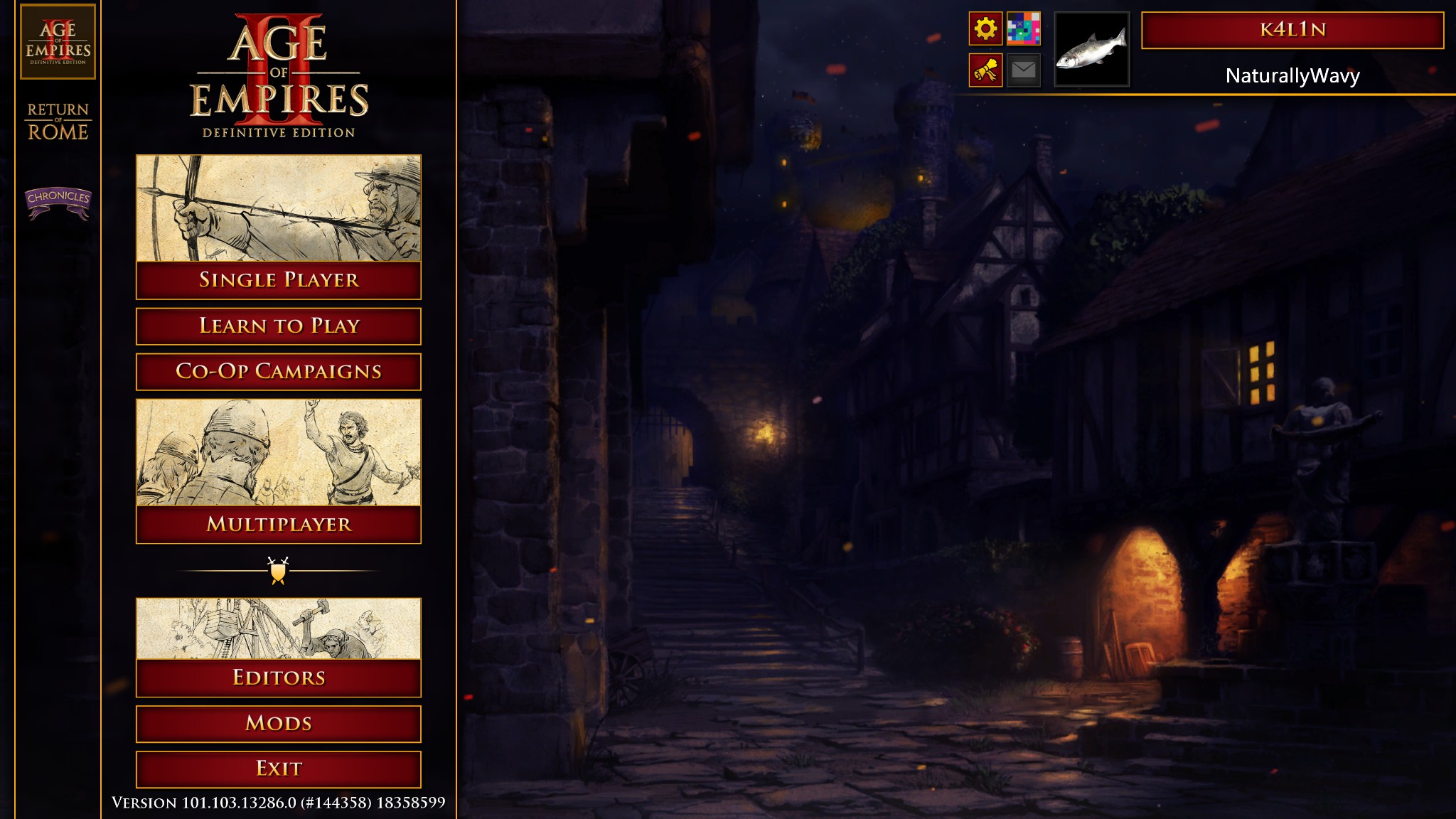The width and height of the screenshot is (1456, 819).
Task: Switch to Return of Rome mode
Action: [58, 122]
